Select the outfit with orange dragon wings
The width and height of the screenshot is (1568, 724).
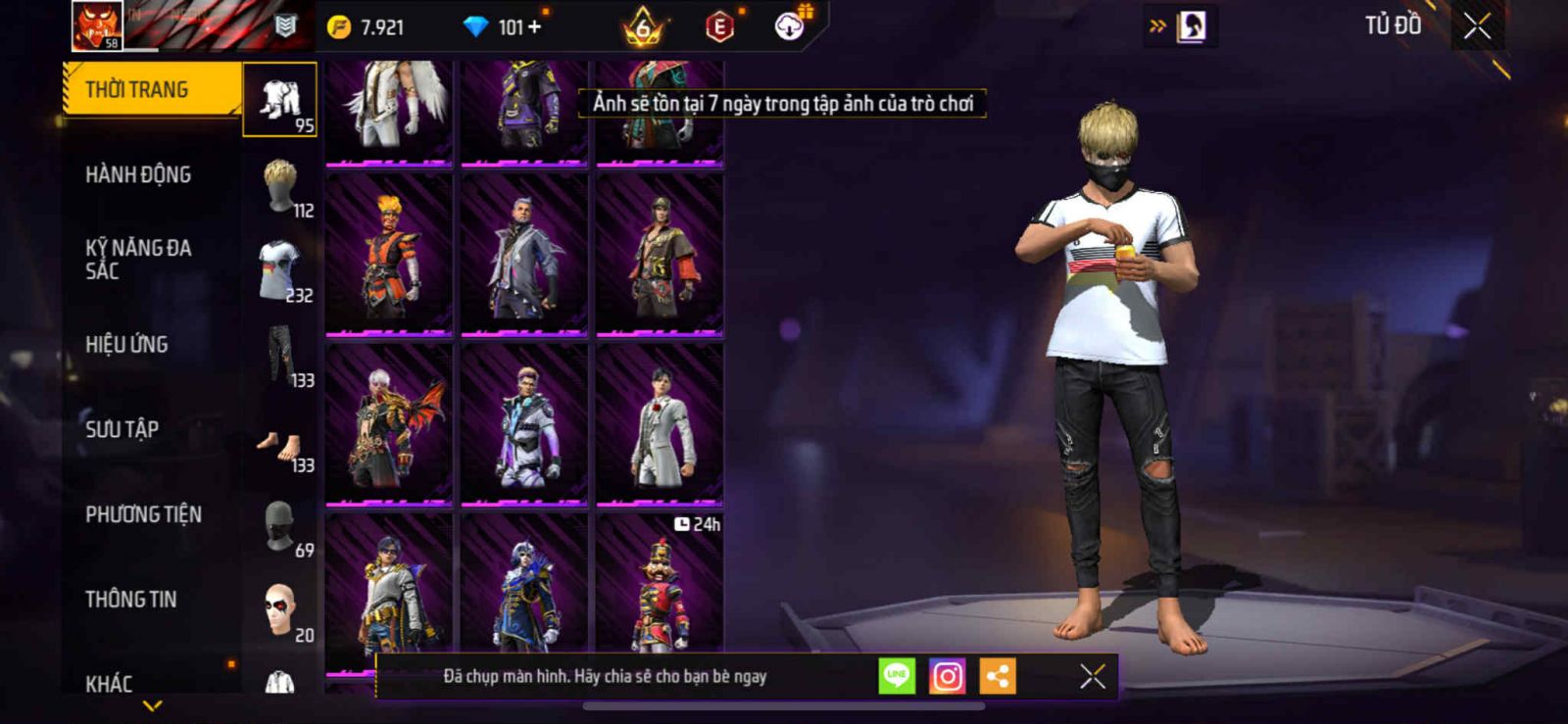pyautogui.click(x=389, y=424)
